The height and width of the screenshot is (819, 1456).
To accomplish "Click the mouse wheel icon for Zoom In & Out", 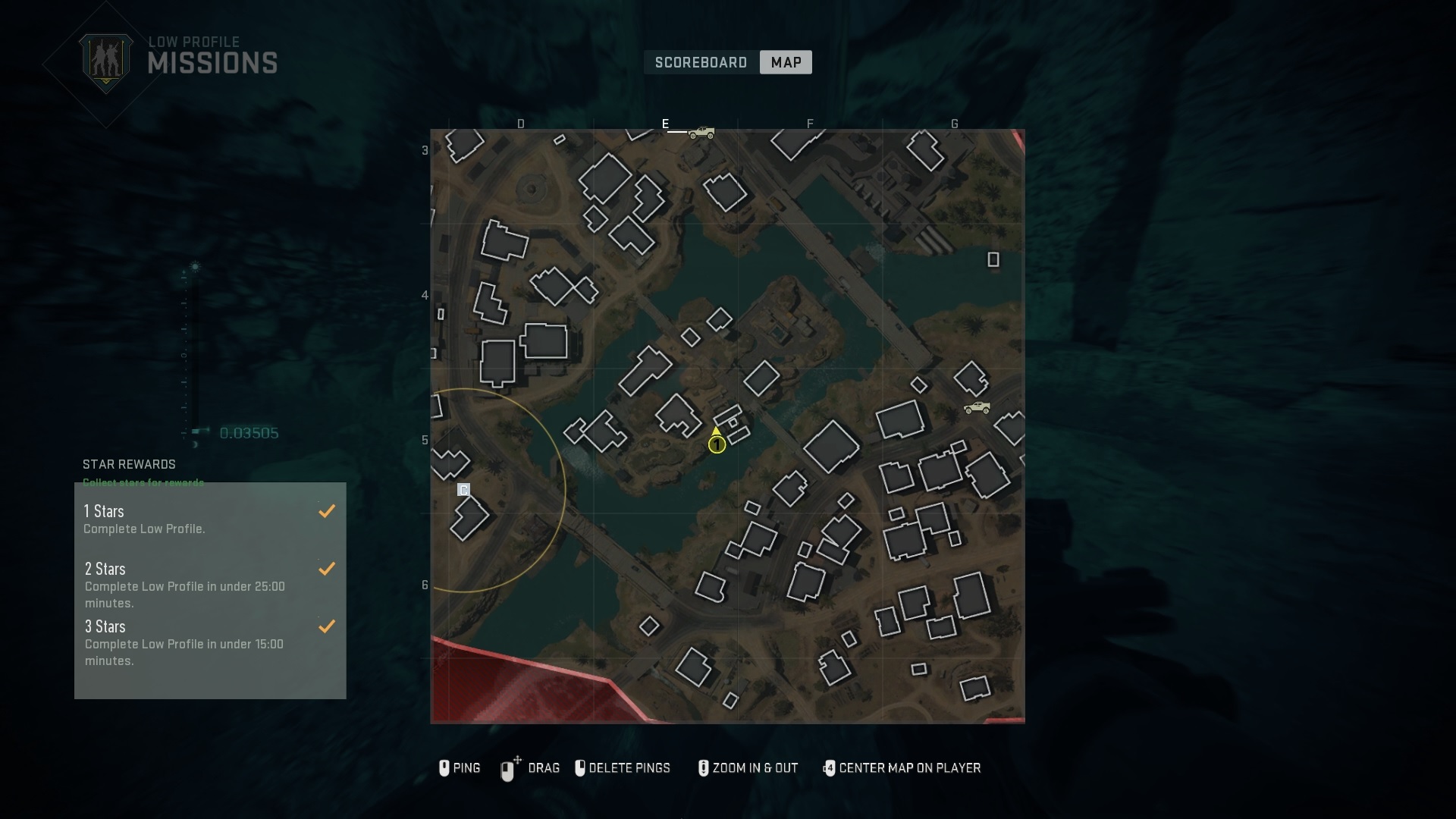I will pos(703,768).
